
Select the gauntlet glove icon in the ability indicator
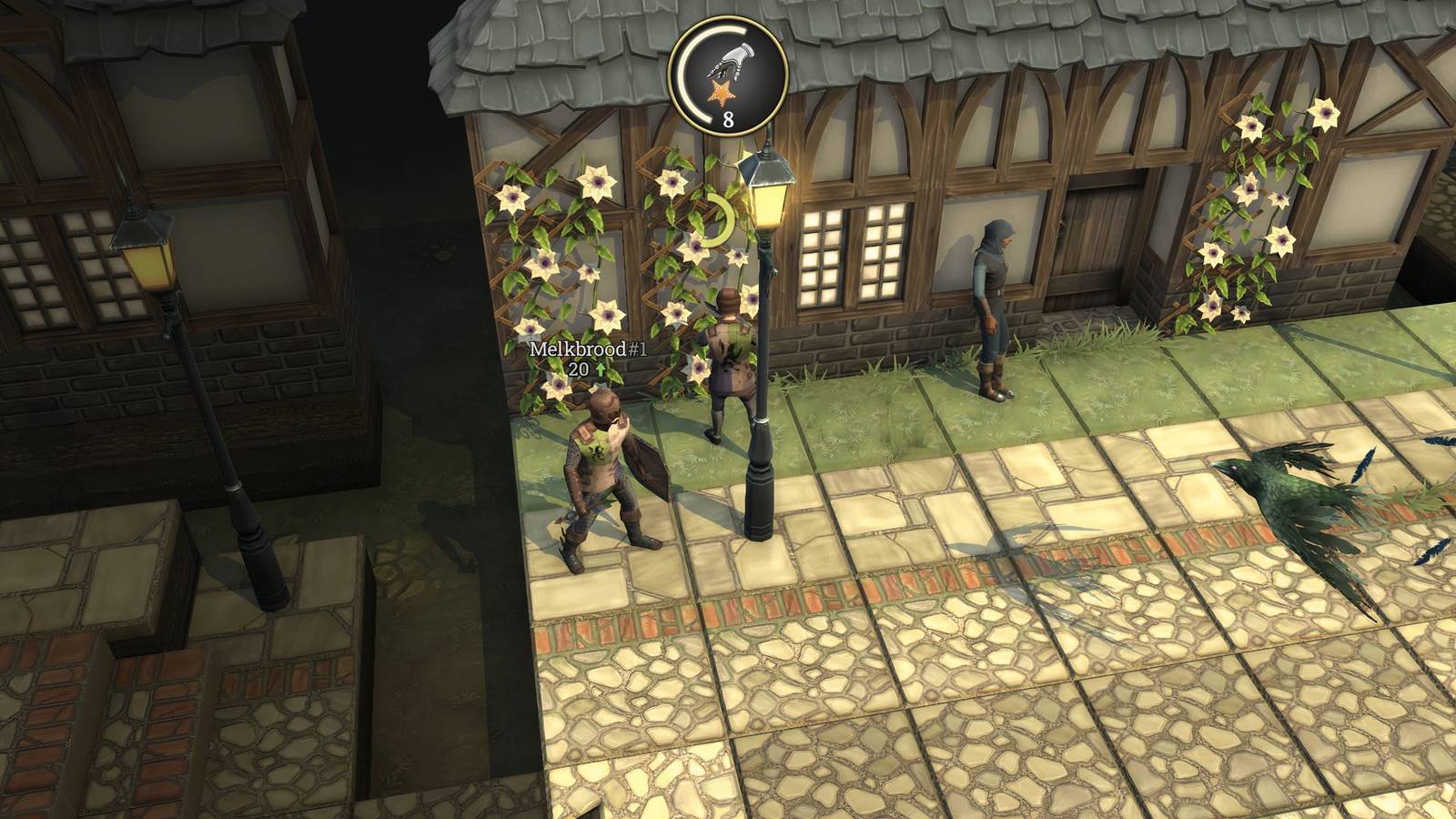click(x=731, y=62)
